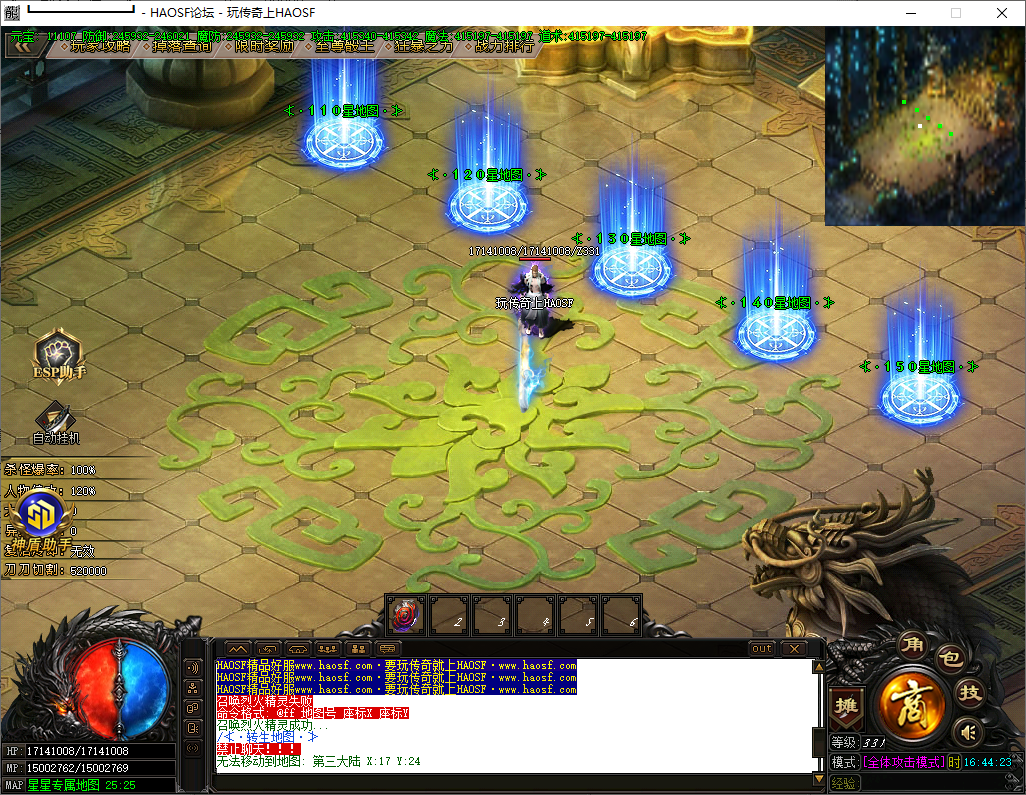Close the game window
The image size is (1026, 795).
coord(1001,13)
